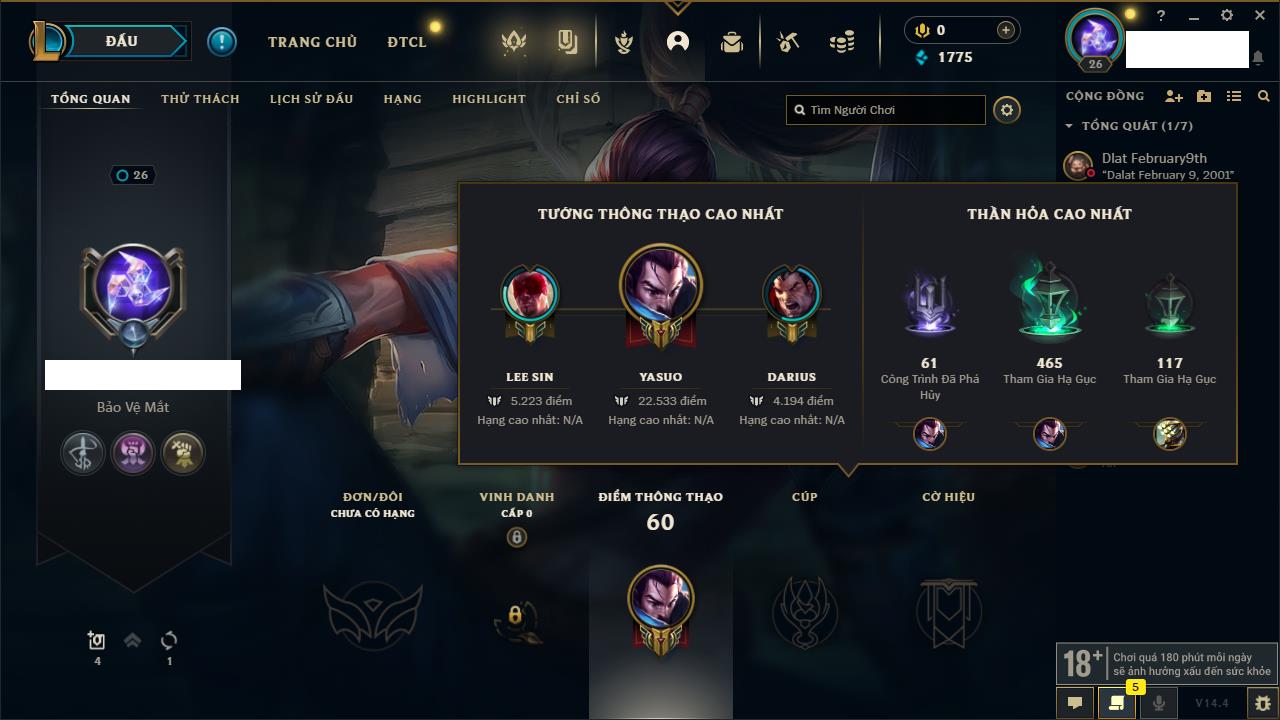Close the game client window
Image resolution: width=1280 pixels, height=720 pixels.
click(1258, 15)
